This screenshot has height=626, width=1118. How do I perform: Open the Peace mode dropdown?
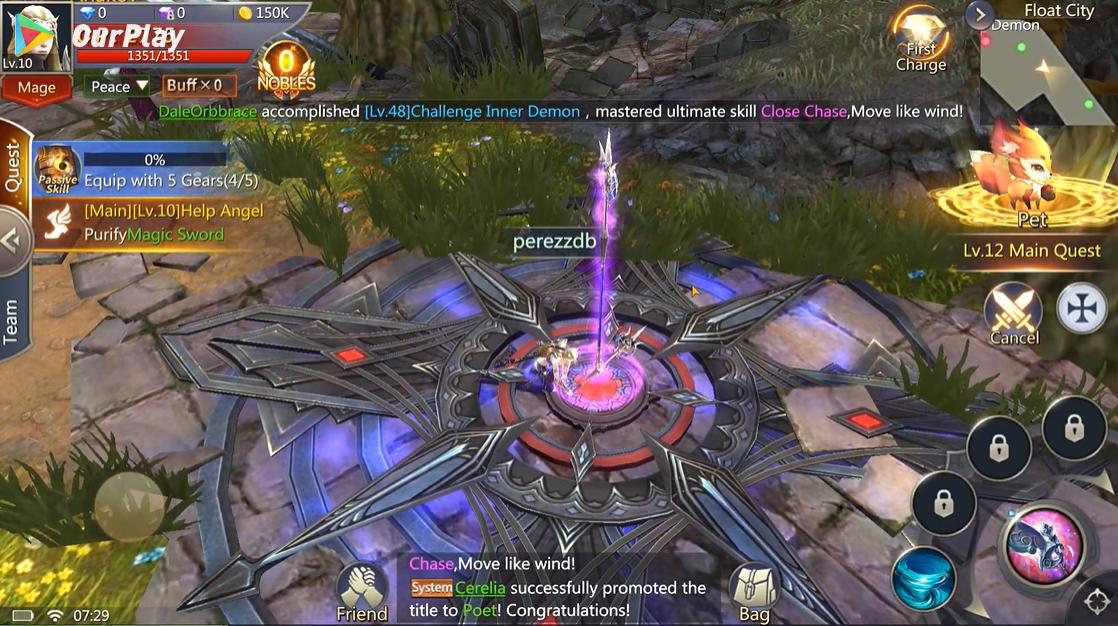[118, 86]
